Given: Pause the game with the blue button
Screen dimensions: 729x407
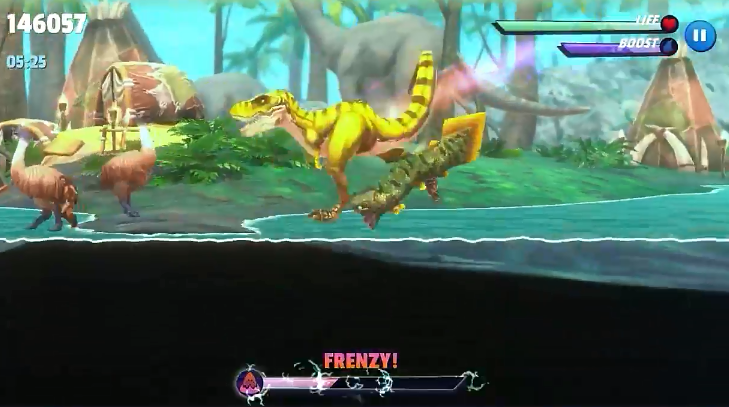Looking at the screenshot, I should pyautogui.click(x=700, y=36).
